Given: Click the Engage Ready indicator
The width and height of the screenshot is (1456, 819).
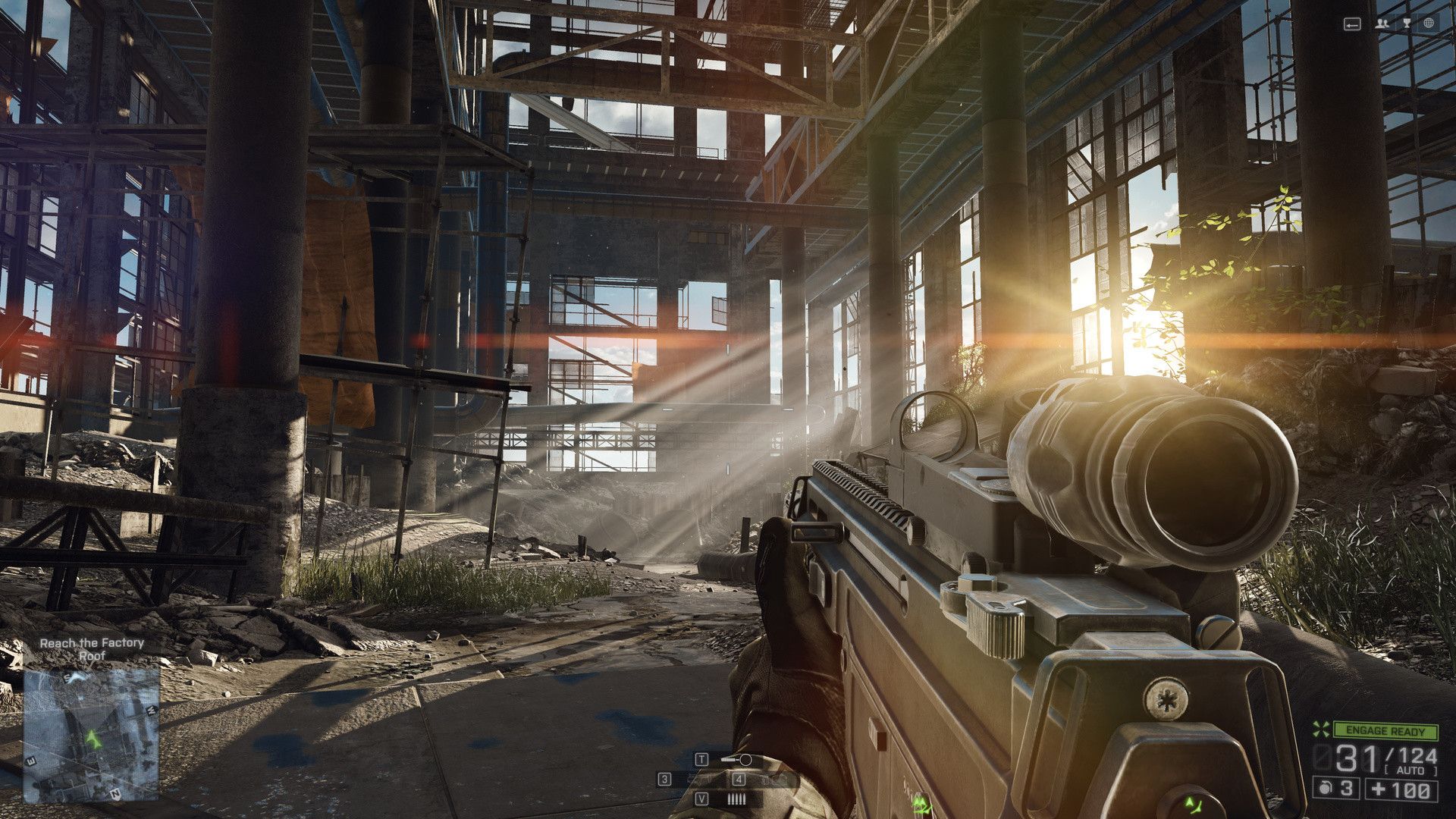Looking at the screenshot, I should tap(1385, 731).
